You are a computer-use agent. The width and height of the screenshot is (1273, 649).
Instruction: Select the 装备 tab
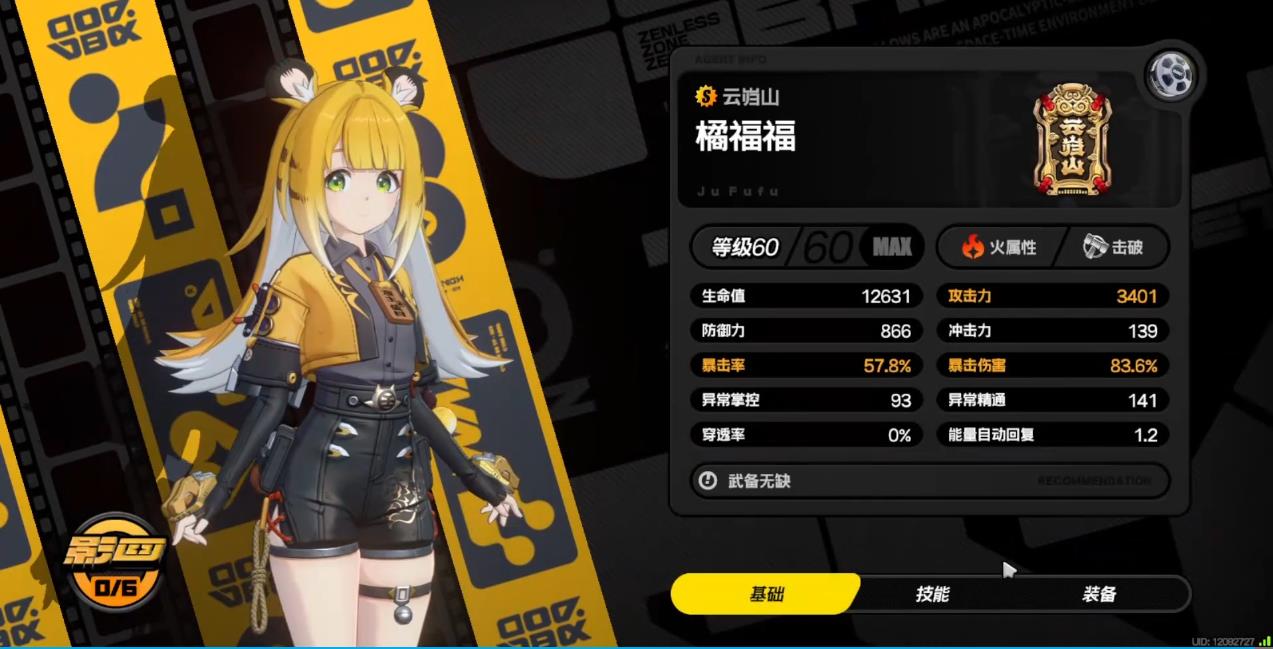[x=1098, y=594]
